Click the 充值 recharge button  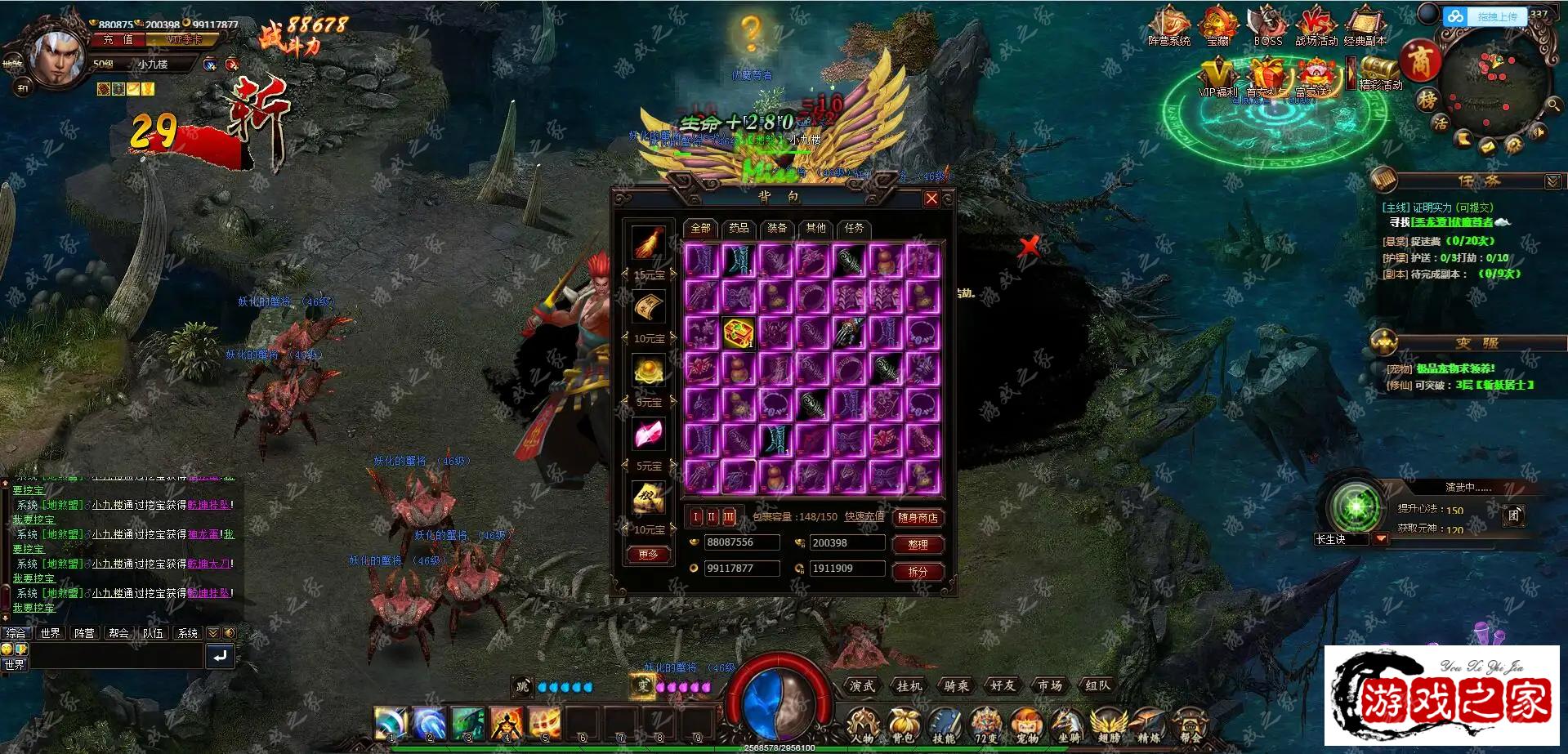[x=118, y=39]
